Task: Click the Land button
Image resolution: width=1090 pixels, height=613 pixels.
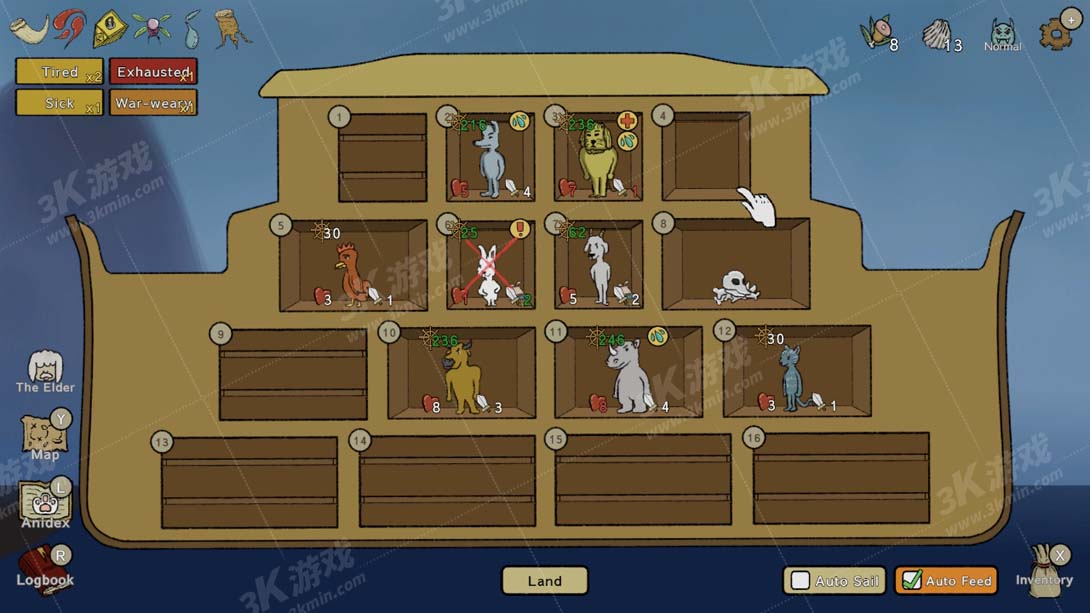Action: click(544, 581)
